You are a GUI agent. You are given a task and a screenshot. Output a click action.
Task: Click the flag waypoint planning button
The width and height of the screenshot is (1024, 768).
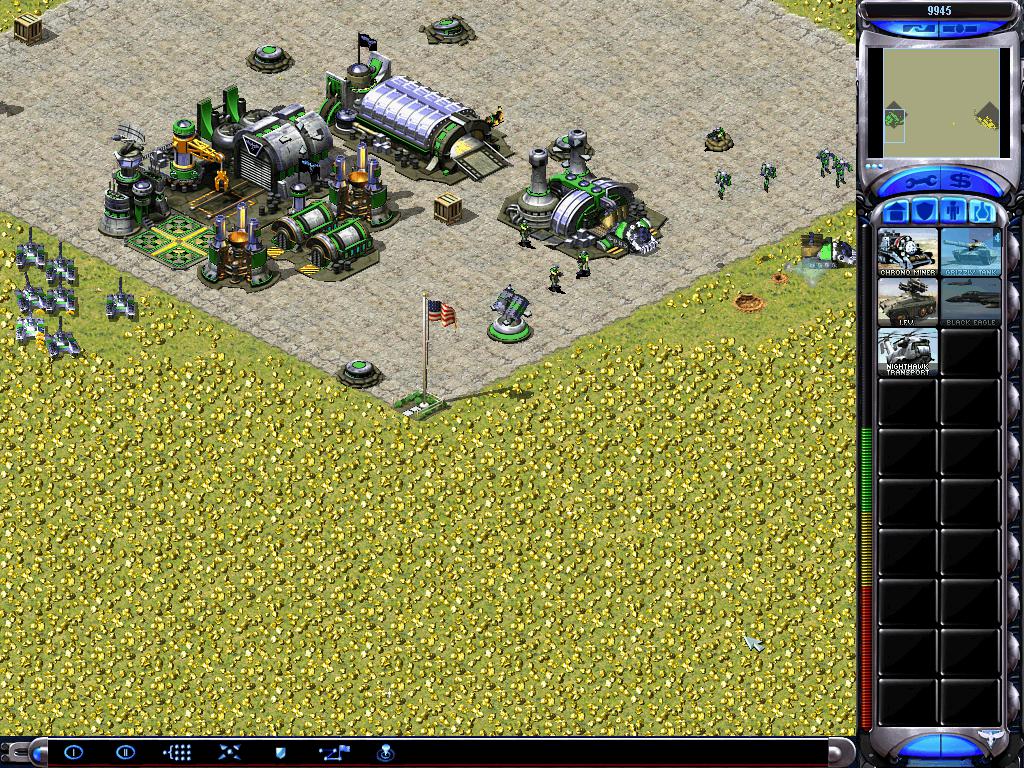(x=333, y=752)
